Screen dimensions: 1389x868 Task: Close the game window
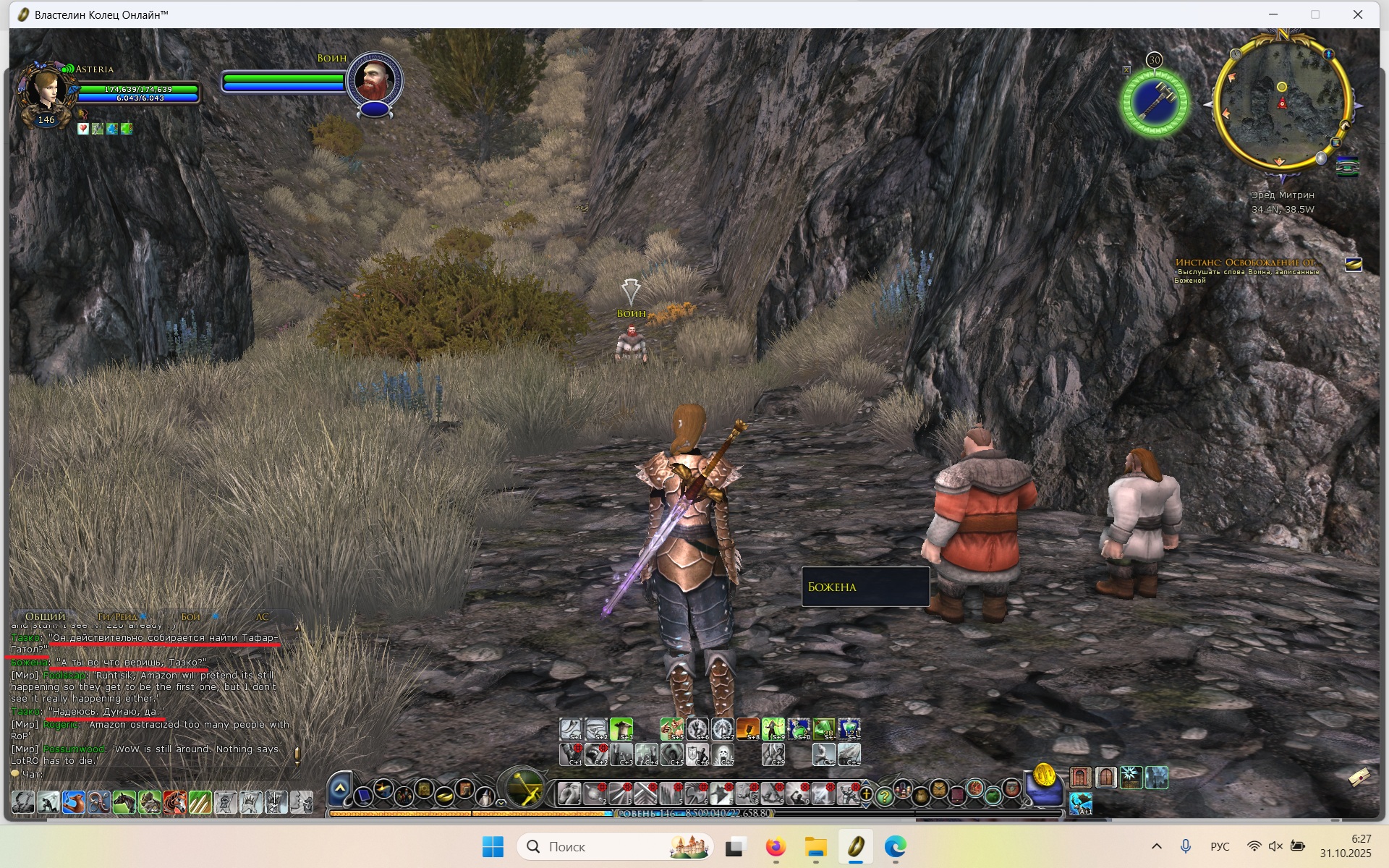1358,14
